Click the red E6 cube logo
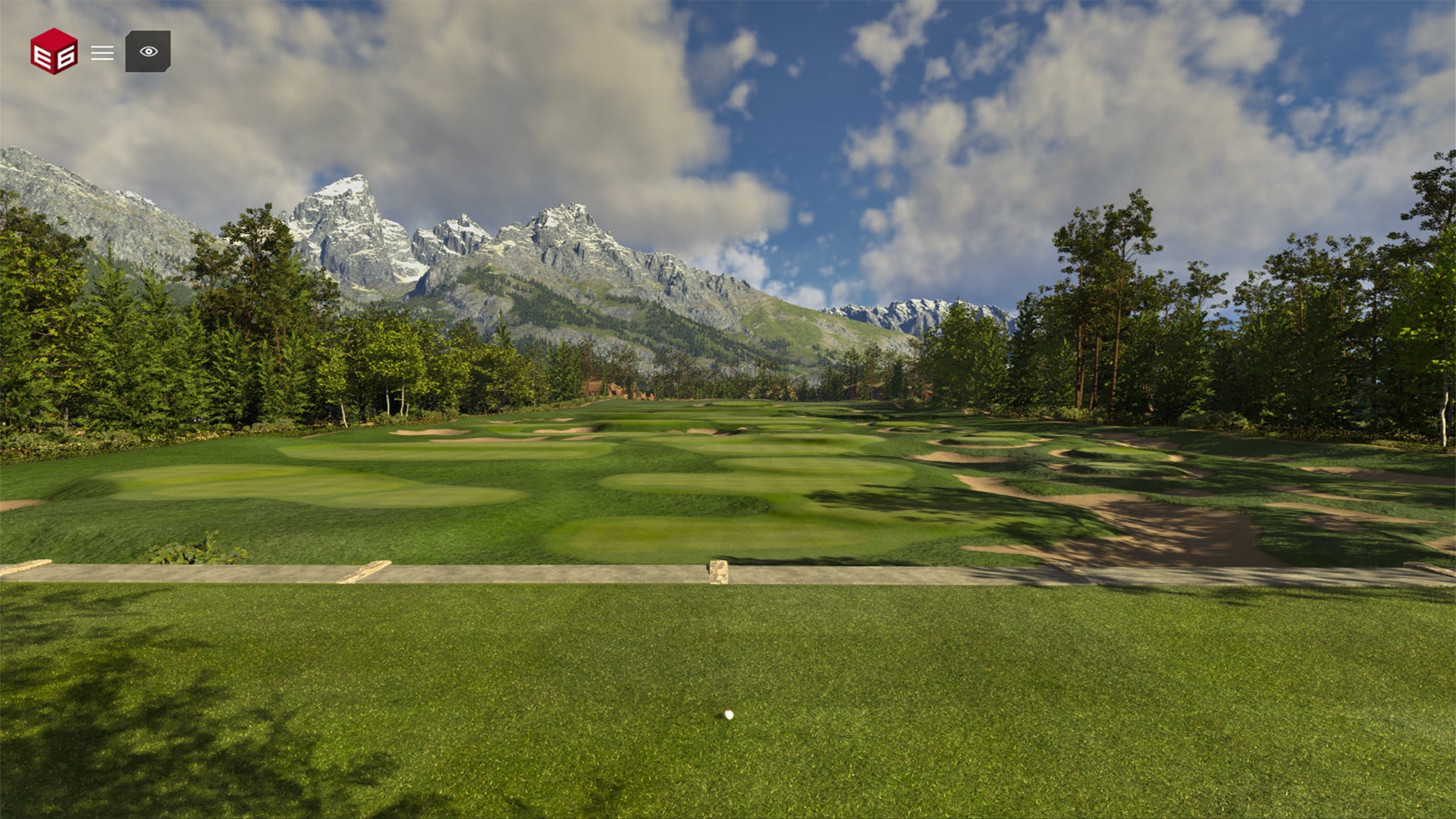Image resolution: width=1456 pixels, height=819 pixels. point(54,52)
